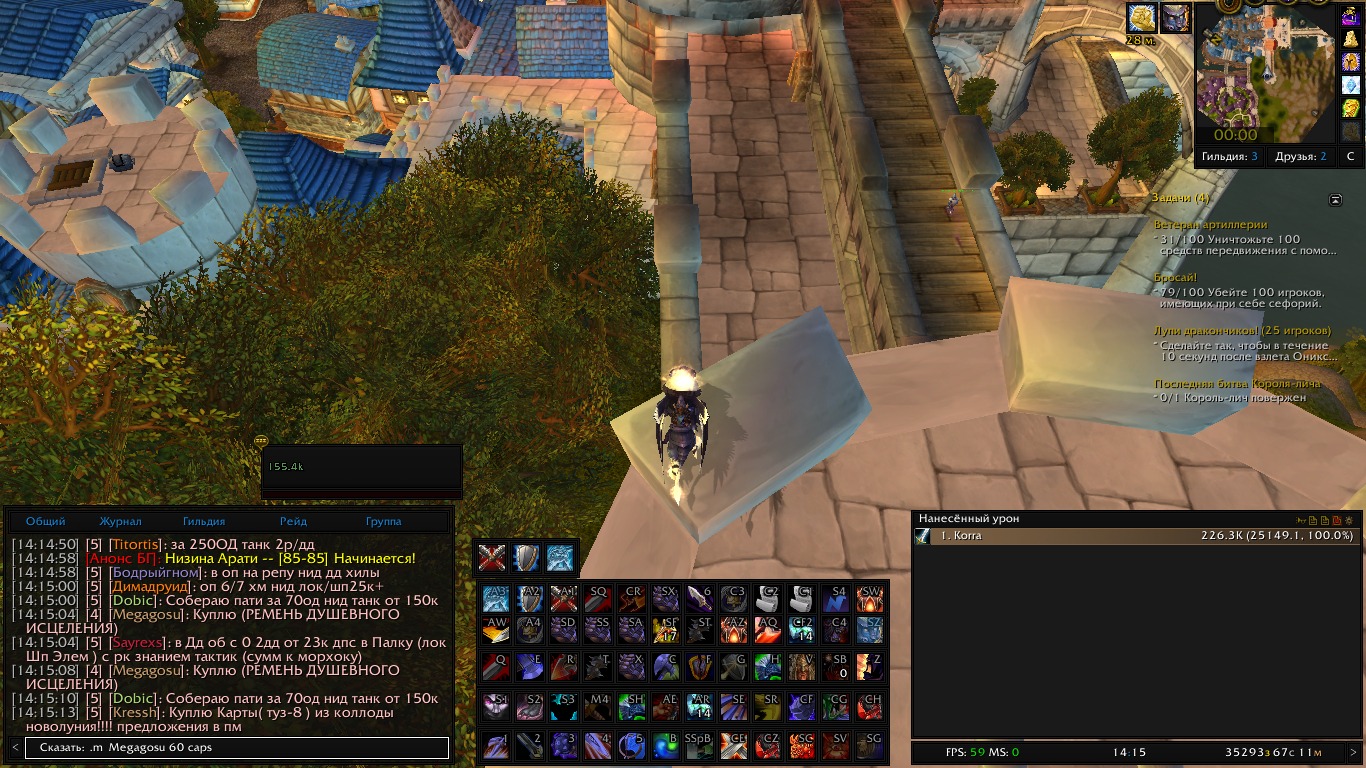Click the golden fist buff icon

[1141, 18]
